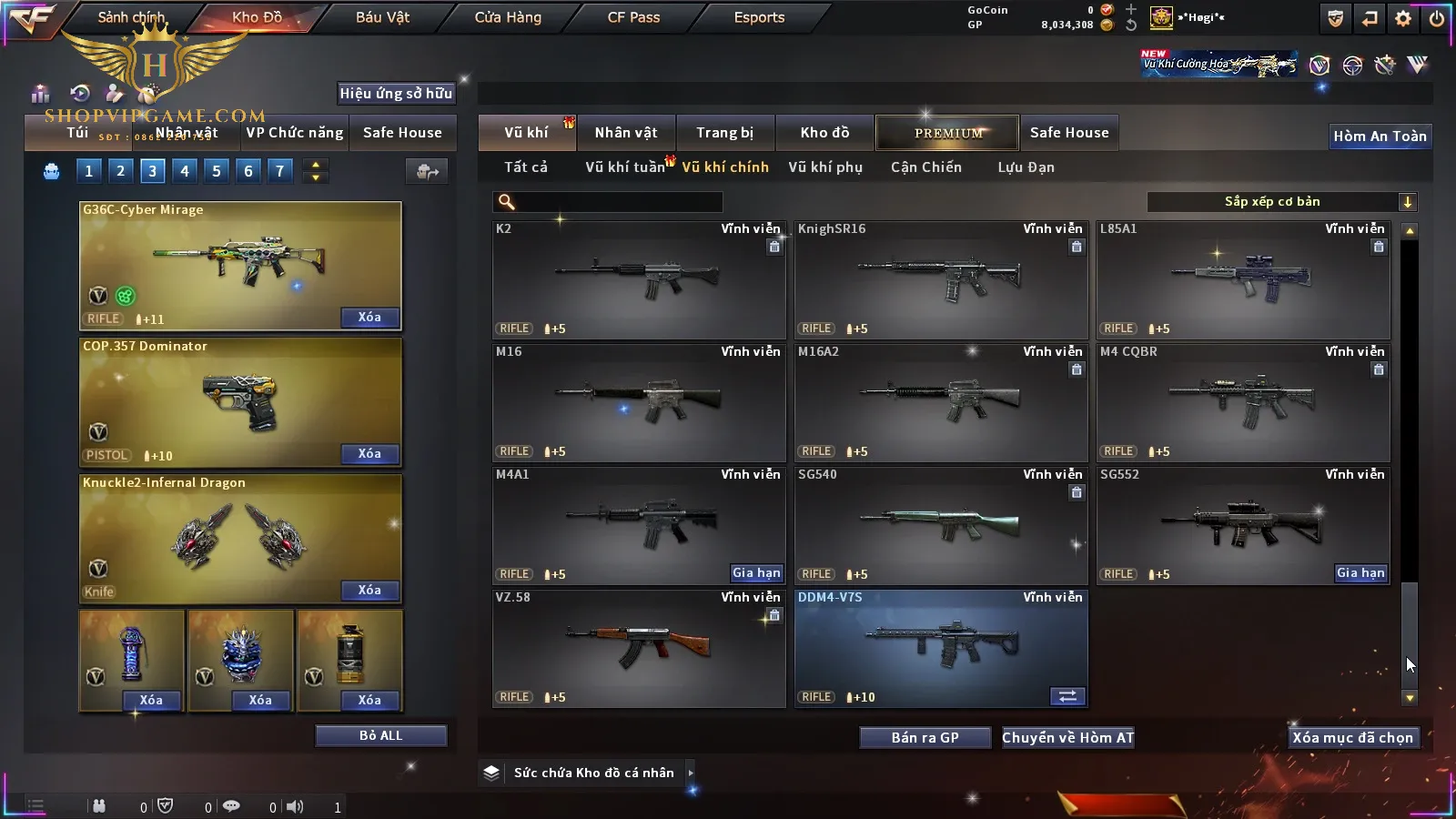Select the KnighSR16 rifle card
The height and width of the screenshot is (819, 1456).
pyautogui.click(x=941, y=280)
